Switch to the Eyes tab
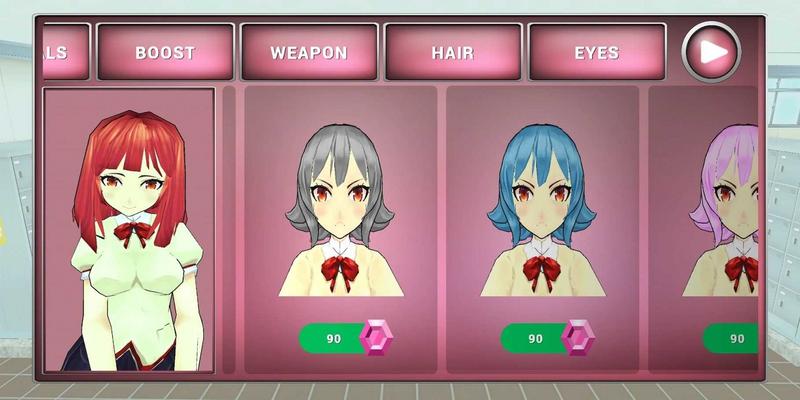 (596, 52)
